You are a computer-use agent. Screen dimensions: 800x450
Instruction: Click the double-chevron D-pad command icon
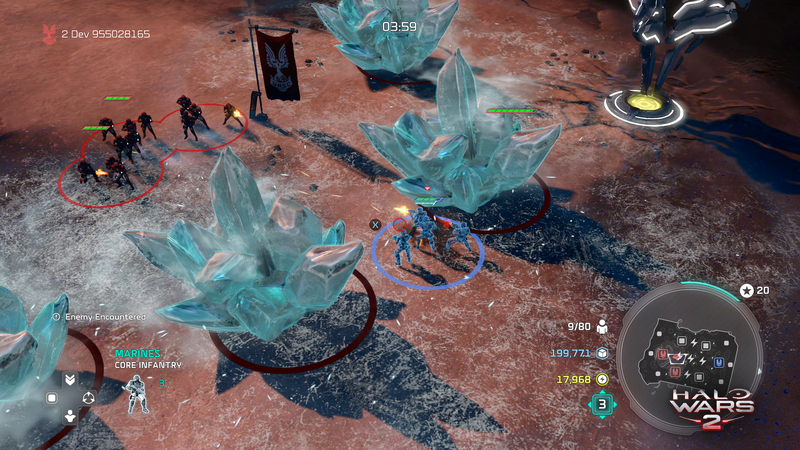pyautogui.click(x=70, y=380)
